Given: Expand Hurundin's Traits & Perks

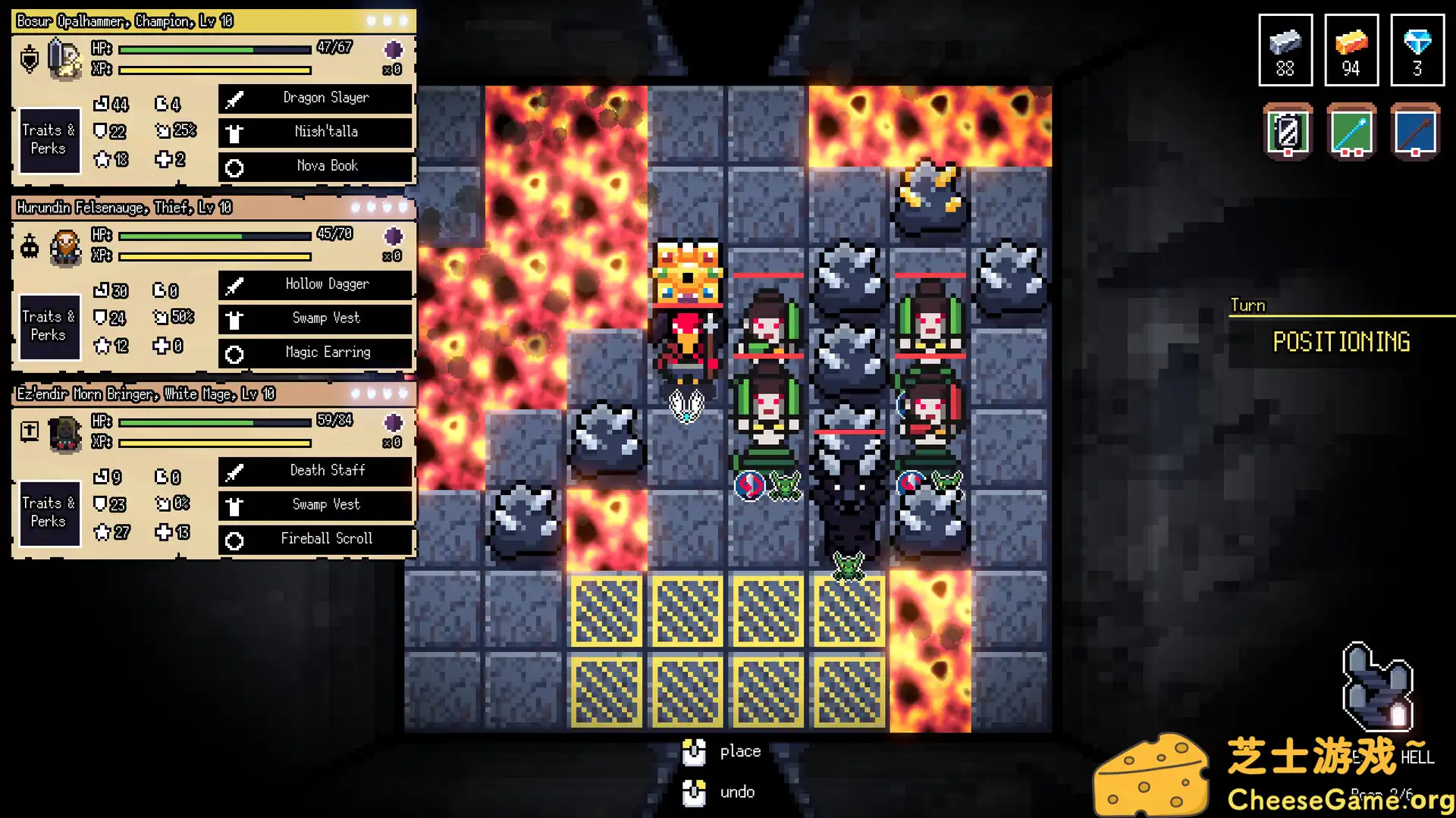Looking at the screenshot, I should (49, 326).
